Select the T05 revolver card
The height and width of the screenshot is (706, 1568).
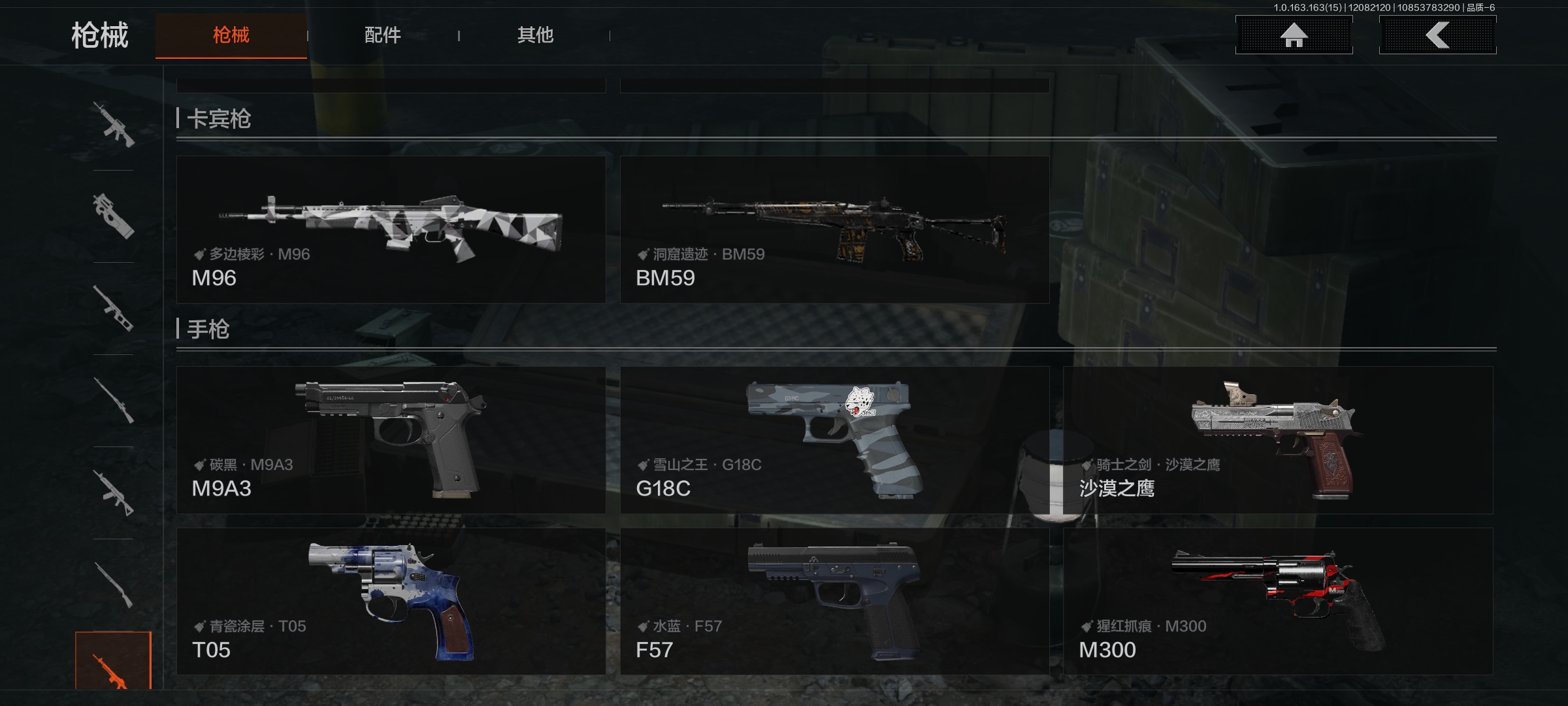tap(391, 601)
